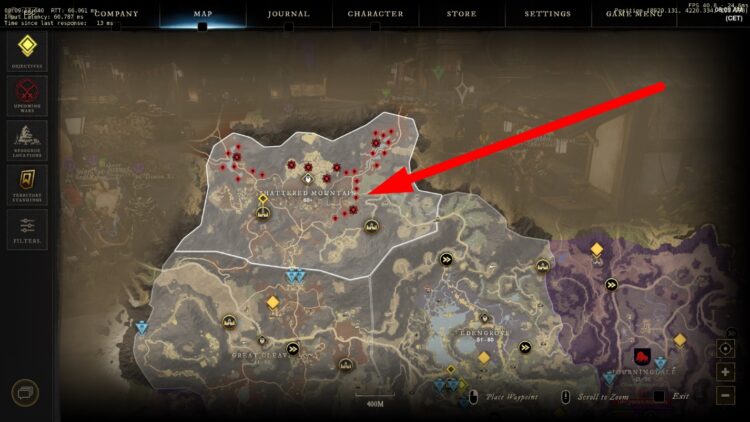Show Resource Locations

[28, 139]
